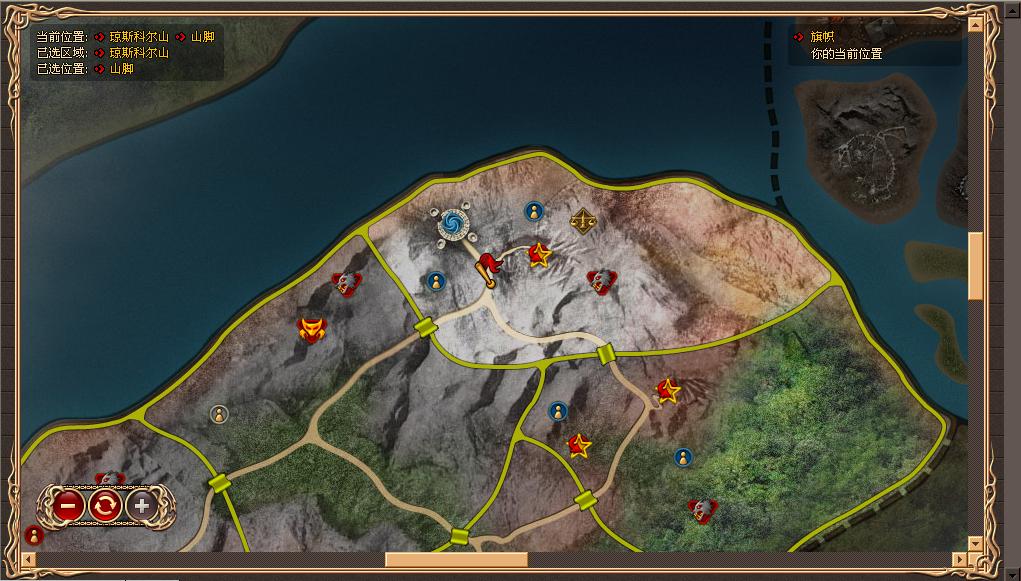Screen dimensions: 1021x581
Task: Select the blue character marker left of the scales
Action: (534, 211)
